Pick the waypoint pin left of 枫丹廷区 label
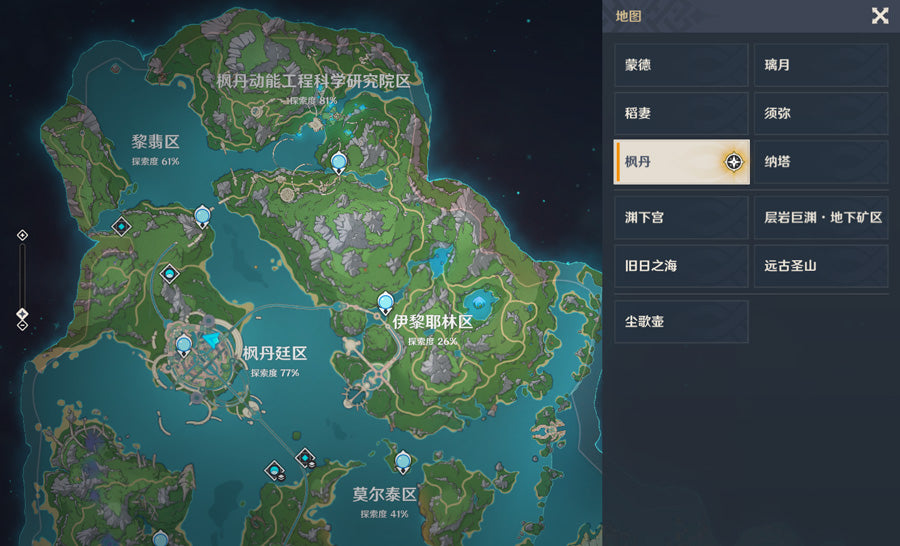 184,346
